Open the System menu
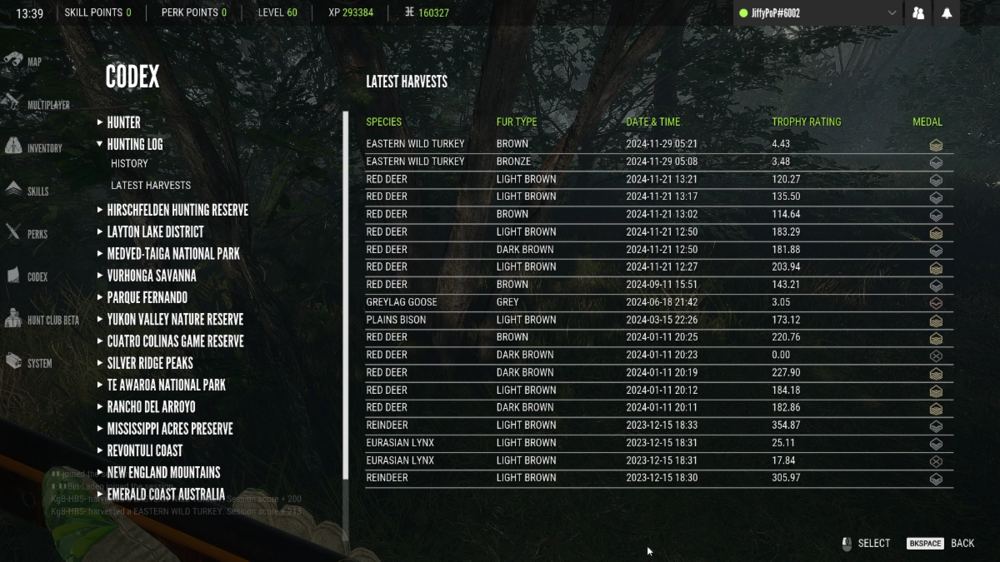Screen dimensions: 1000x562 tap(29, 363)
